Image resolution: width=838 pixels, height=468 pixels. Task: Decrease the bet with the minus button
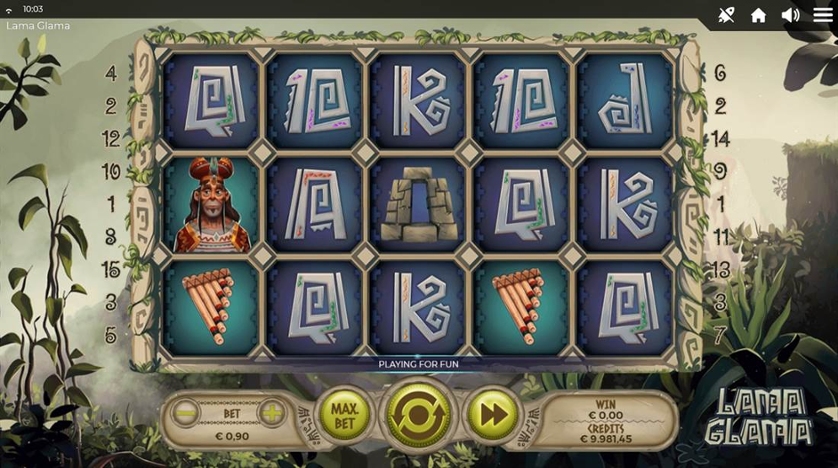coord(186,412)
